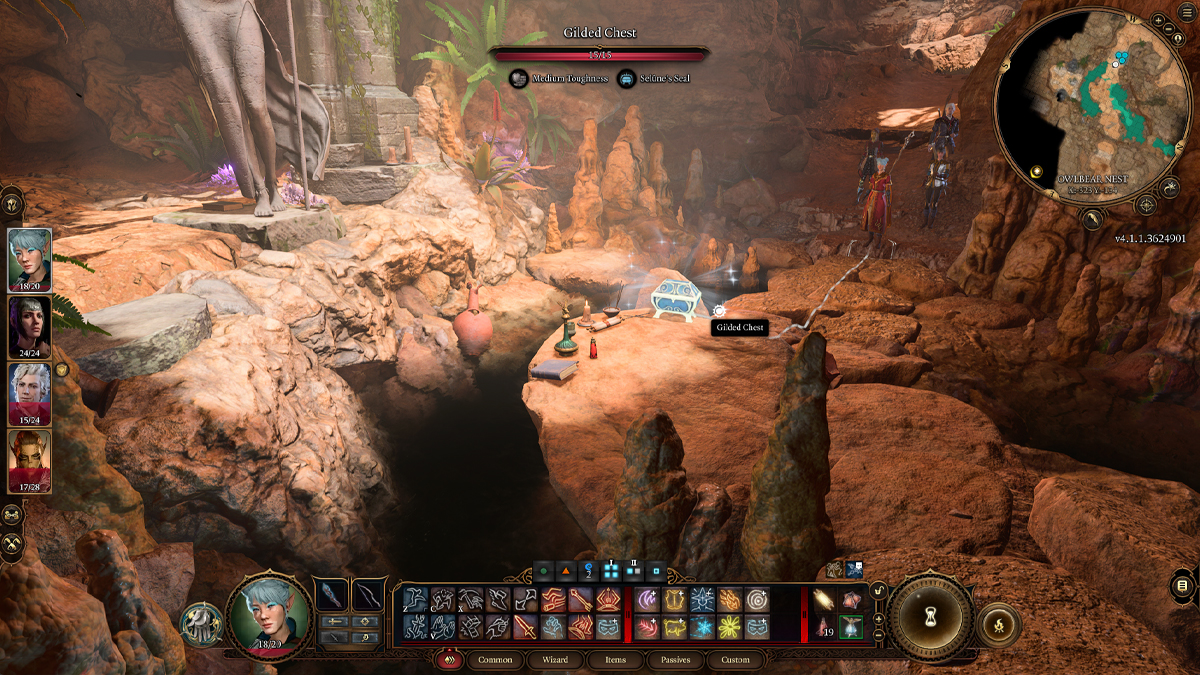Select the Passives hotbar tab
Image resolution: width=1200 pixels, height=675 pixels.
pos(675,660)
